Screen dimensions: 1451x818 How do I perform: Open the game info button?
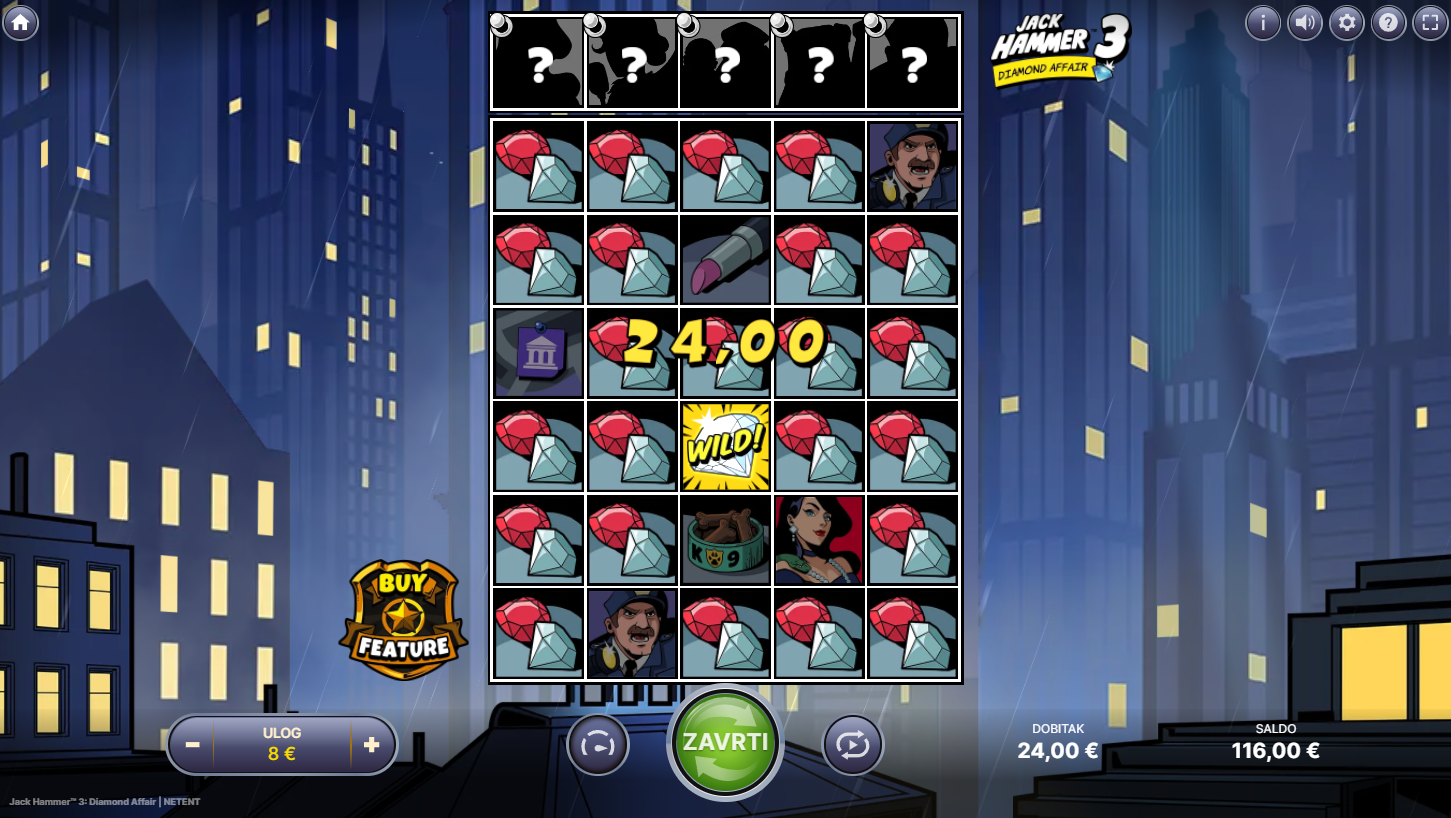[x=1262, y=22]
